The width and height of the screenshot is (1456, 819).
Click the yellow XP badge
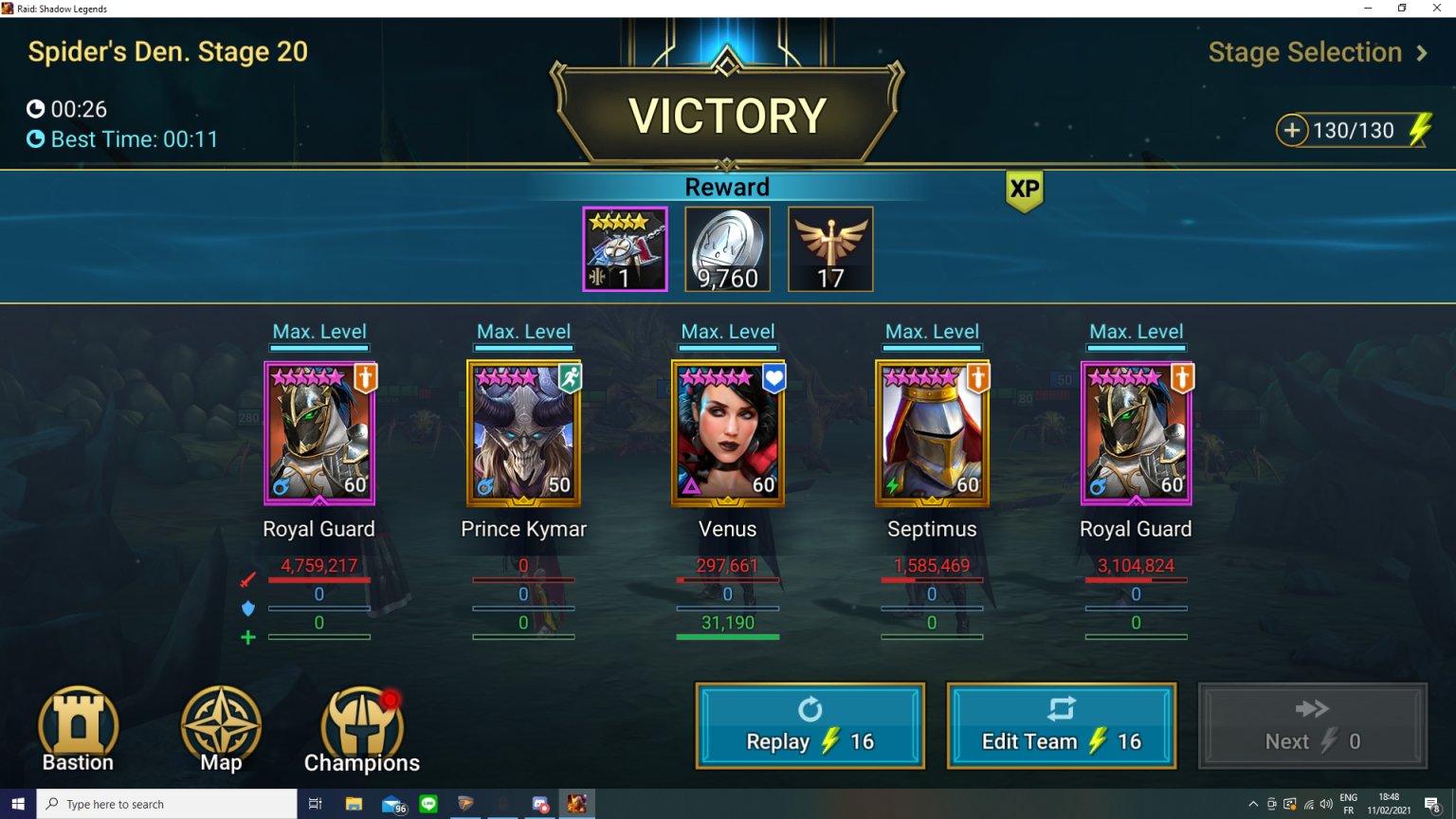click(x=1024, y=190)
